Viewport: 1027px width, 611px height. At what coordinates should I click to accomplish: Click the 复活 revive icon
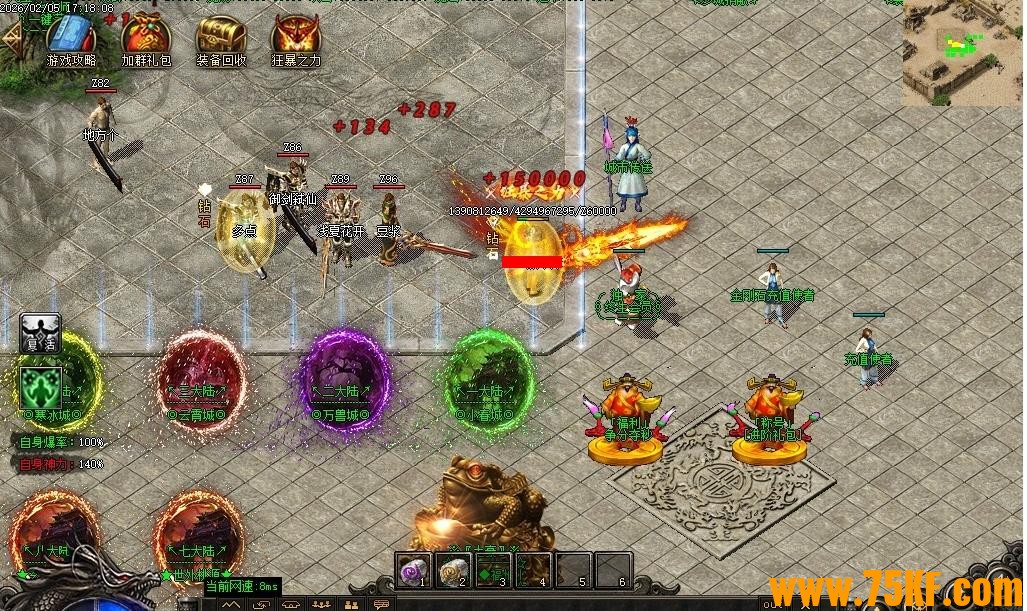pos(40,333)
